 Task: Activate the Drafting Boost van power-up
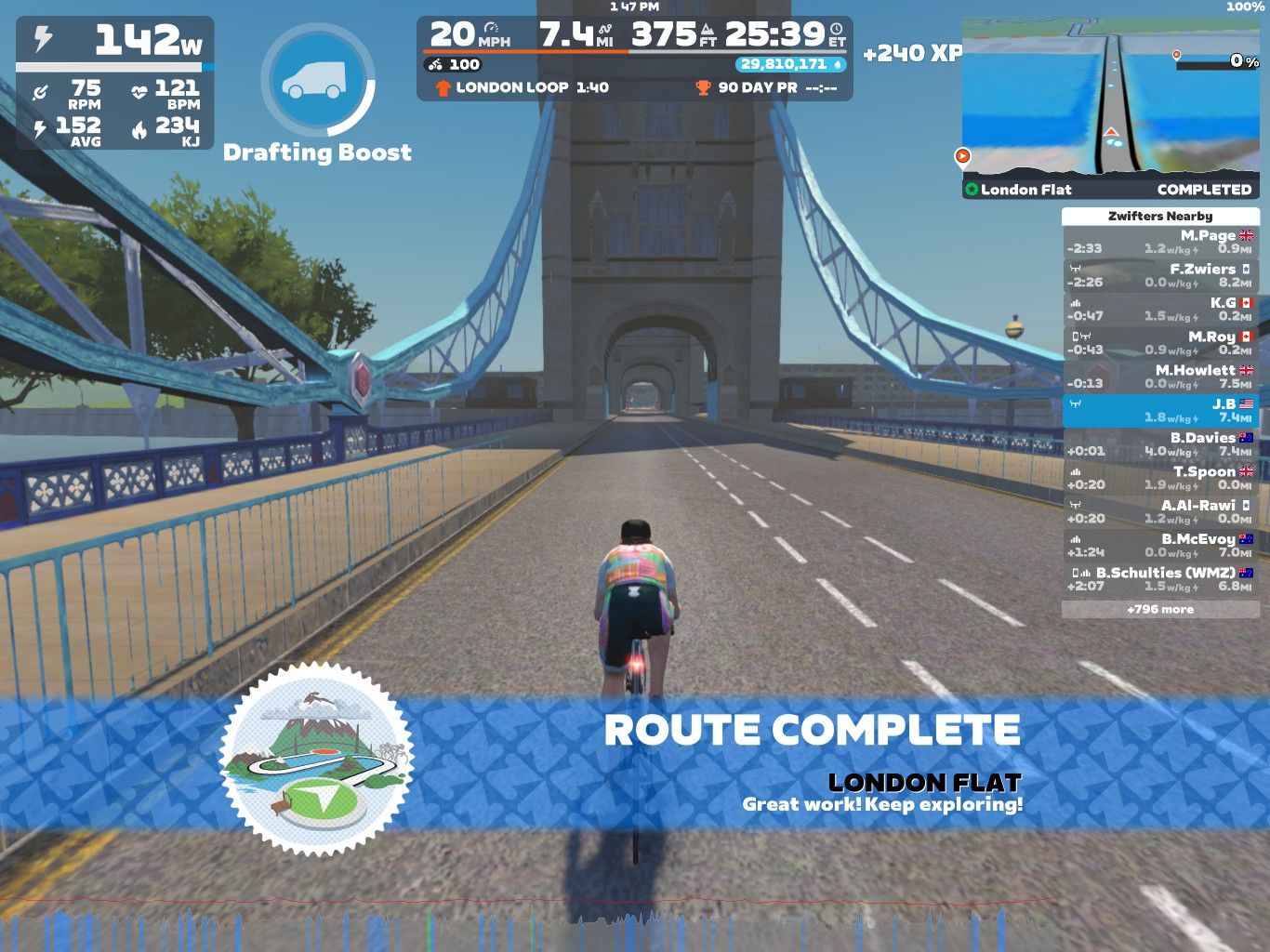(317, 81)
